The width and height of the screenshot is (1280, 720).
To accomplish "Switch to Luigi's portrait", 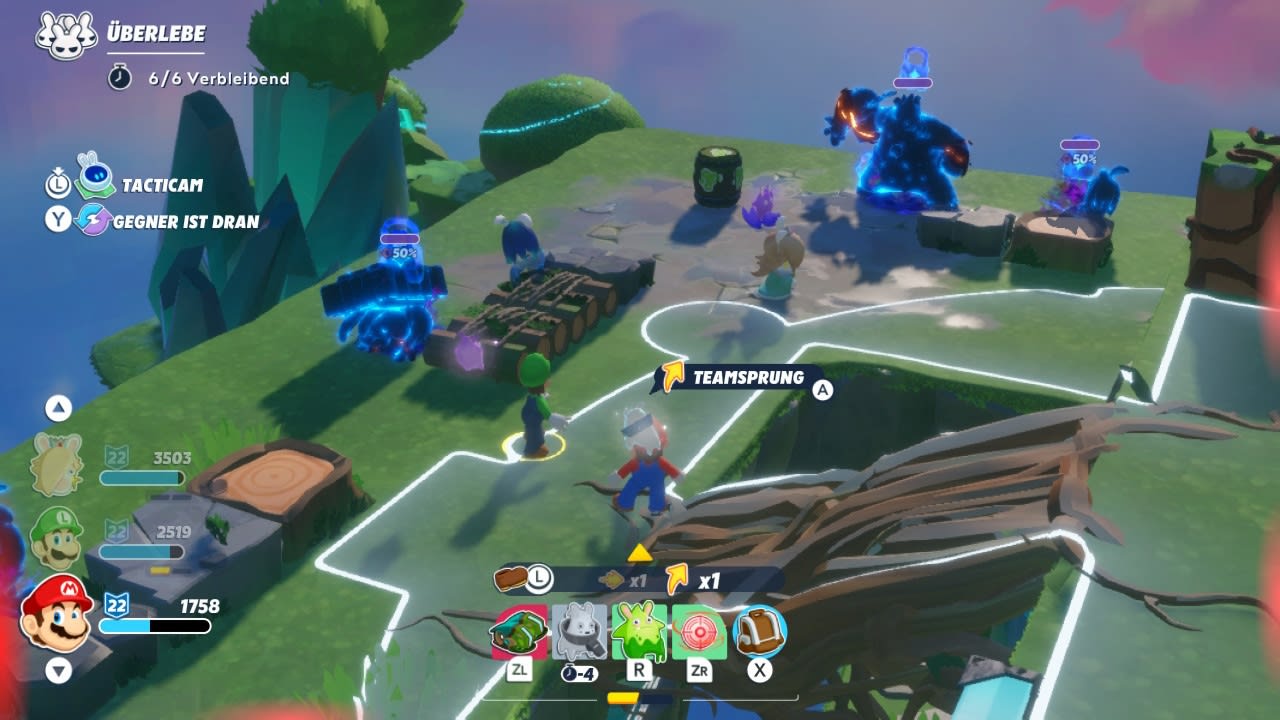I will pos(56,538).
